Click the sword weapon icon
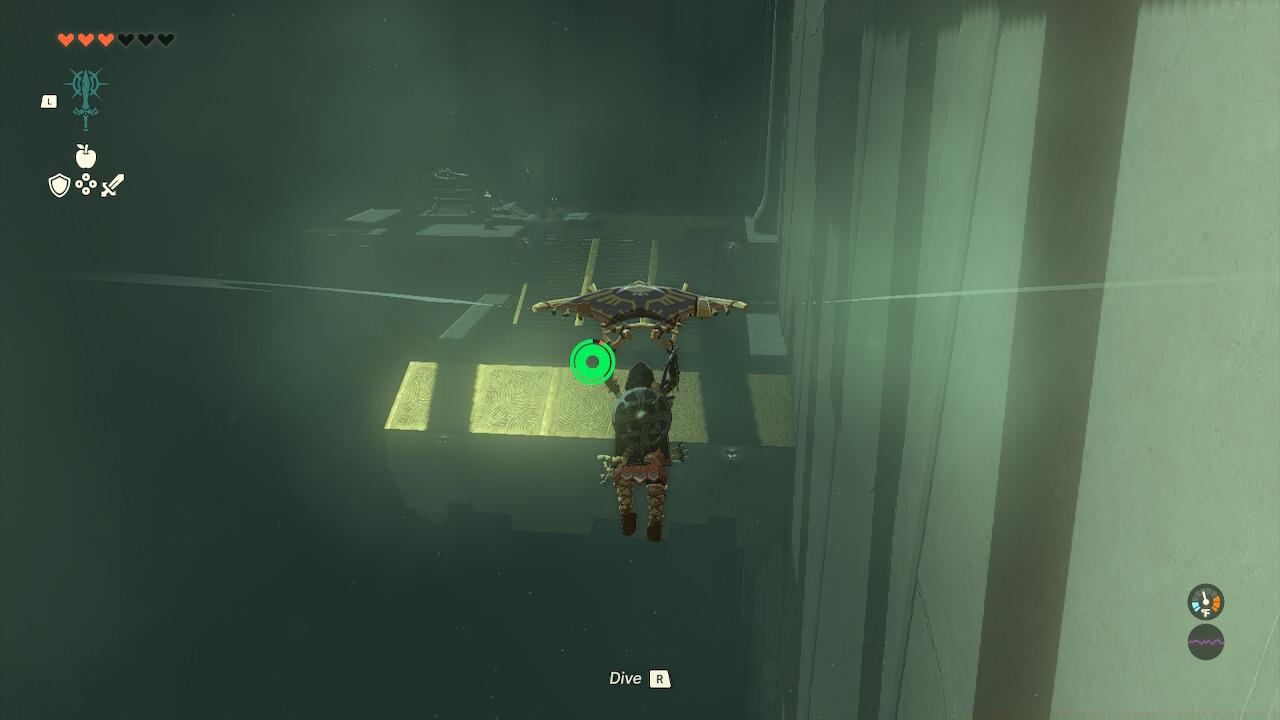 pos(113,184)
